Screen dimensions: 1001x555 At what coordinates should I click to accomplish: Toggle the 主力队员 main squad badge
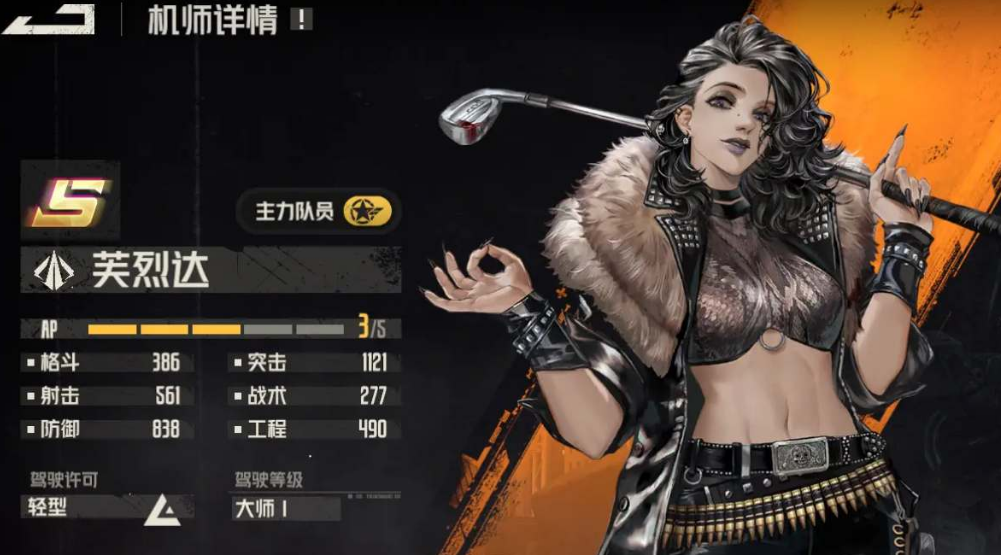[318, 211]
